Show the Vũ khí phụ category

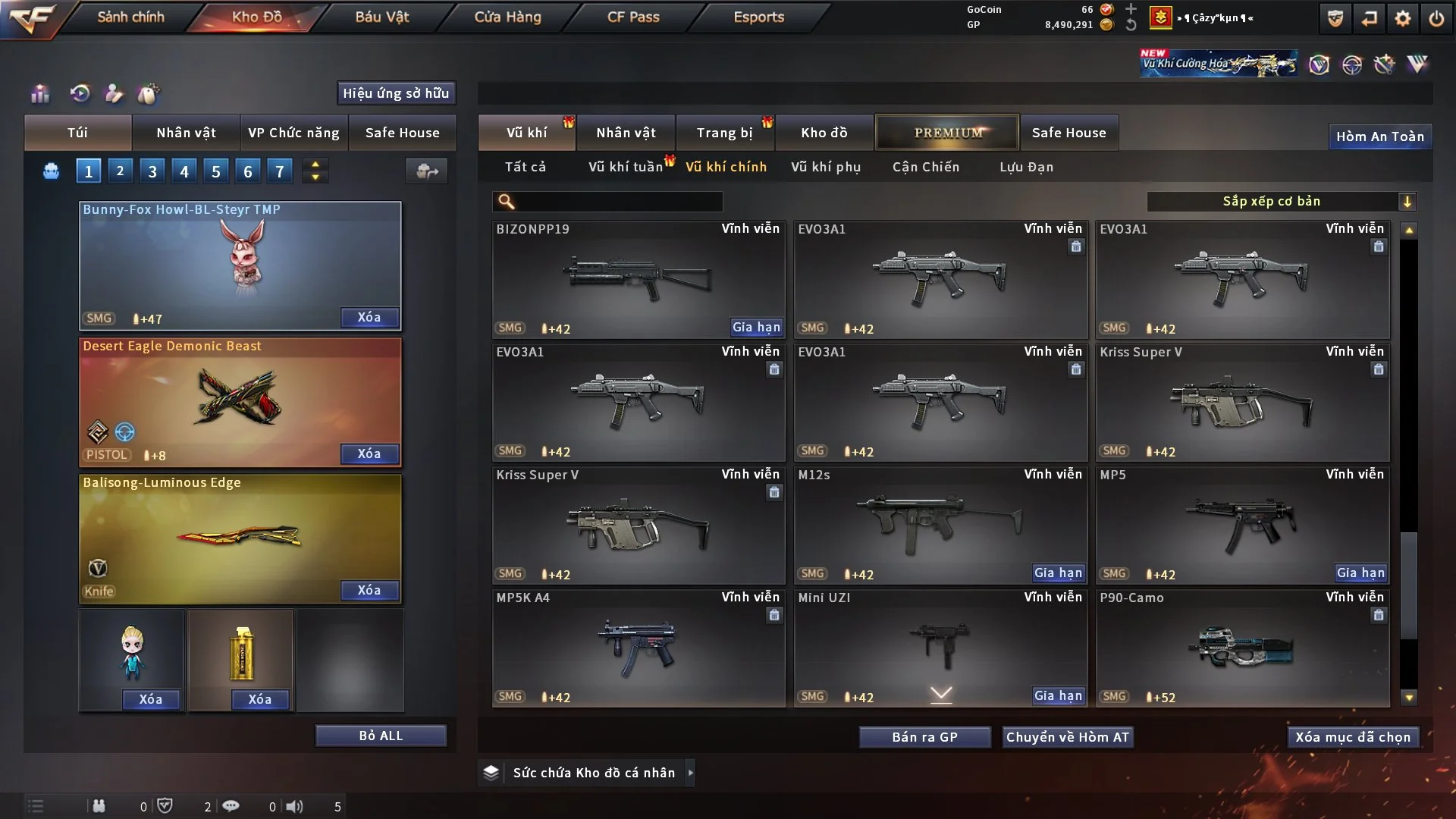(x=826, y=167)
